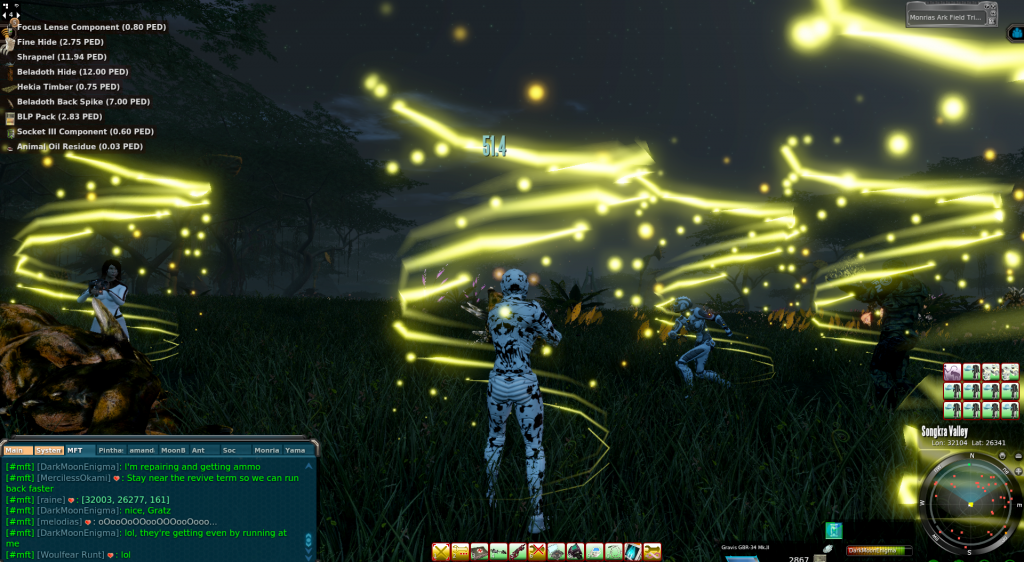The width and height of the screenshot is (1024, 562).
Task: Select the MFT chat channel tab
Action: pos(78,450)
